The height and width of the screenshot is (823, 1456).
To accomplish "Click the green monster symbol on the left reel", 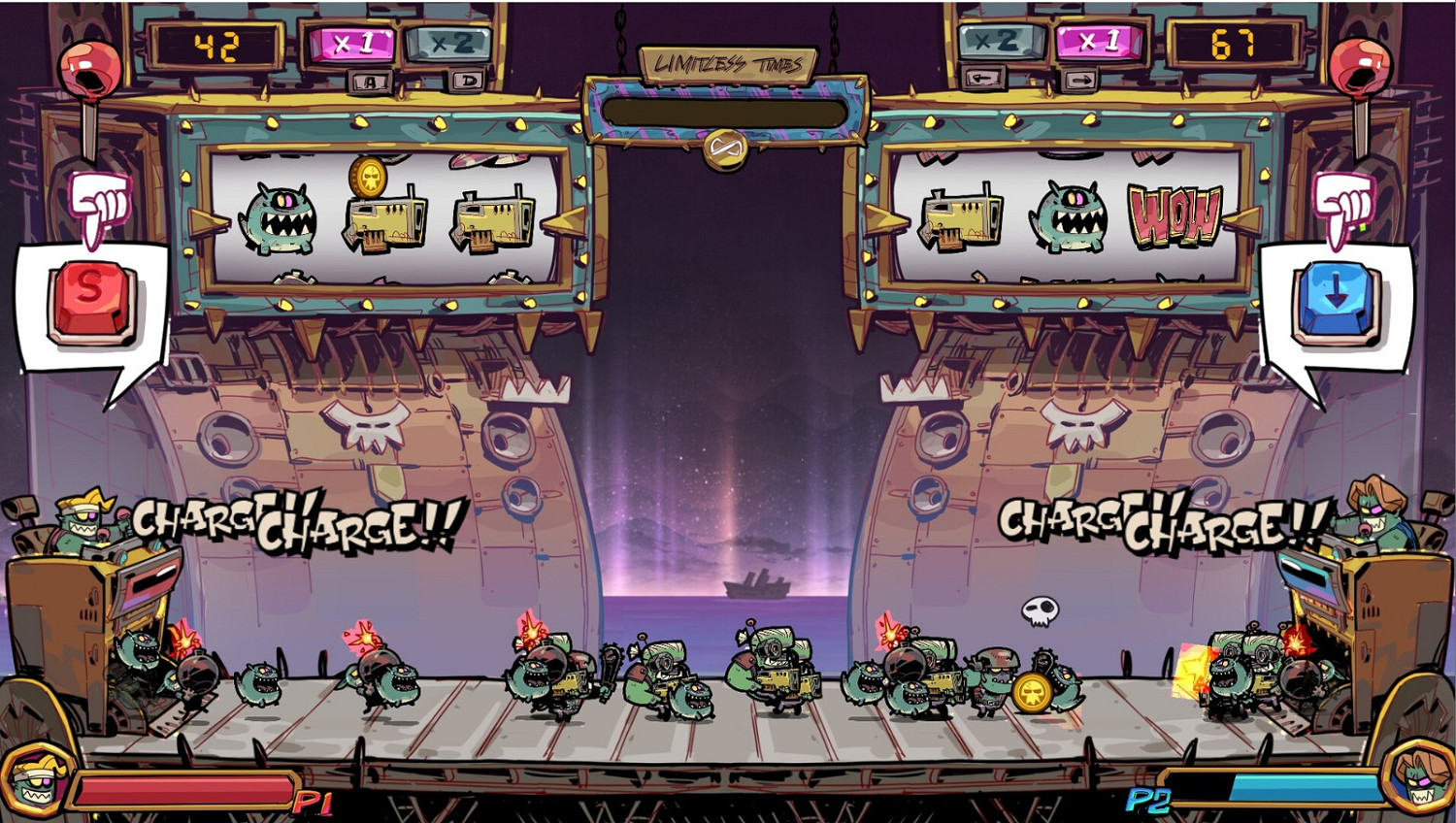I will click(x=281, y=219).
